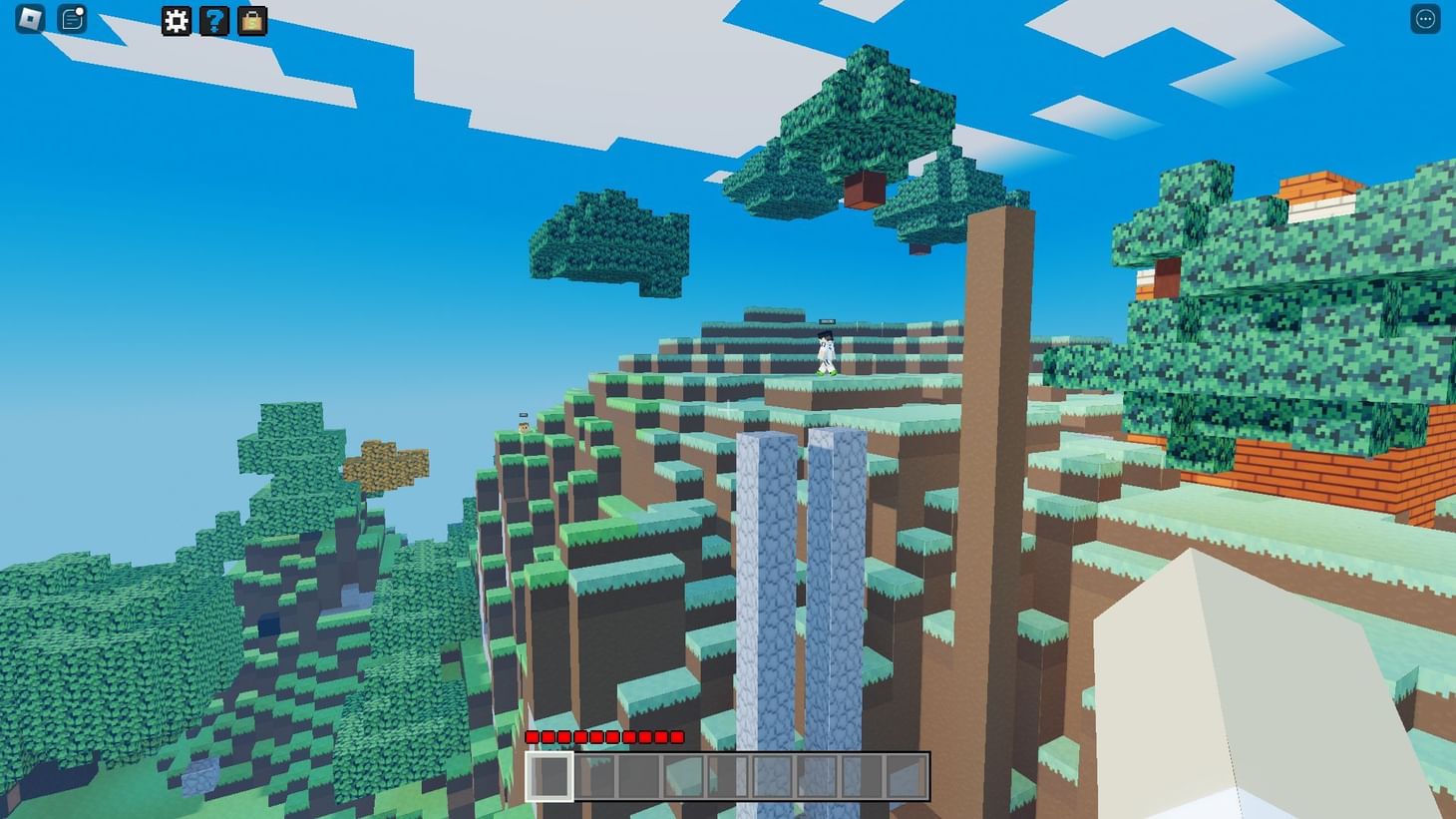Click the leftmost red heart
The image size is (1456, 819).
(x=532, y=738)
